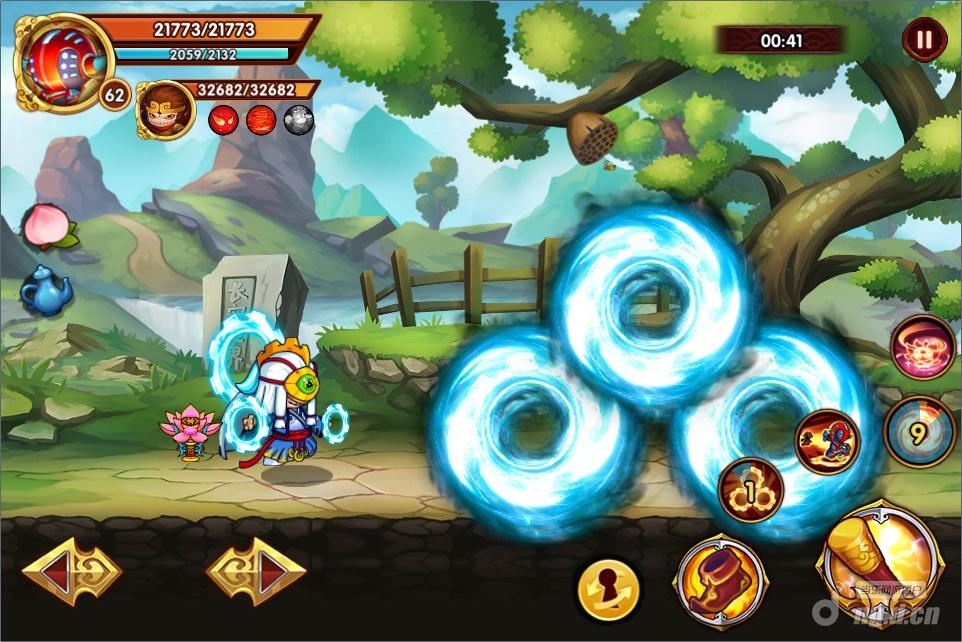Image resolution: width=962 pixels, height=642 pixels.
Task: Use the blue teapot mana item
Action: pyautogui.click(x=46, y=289)
